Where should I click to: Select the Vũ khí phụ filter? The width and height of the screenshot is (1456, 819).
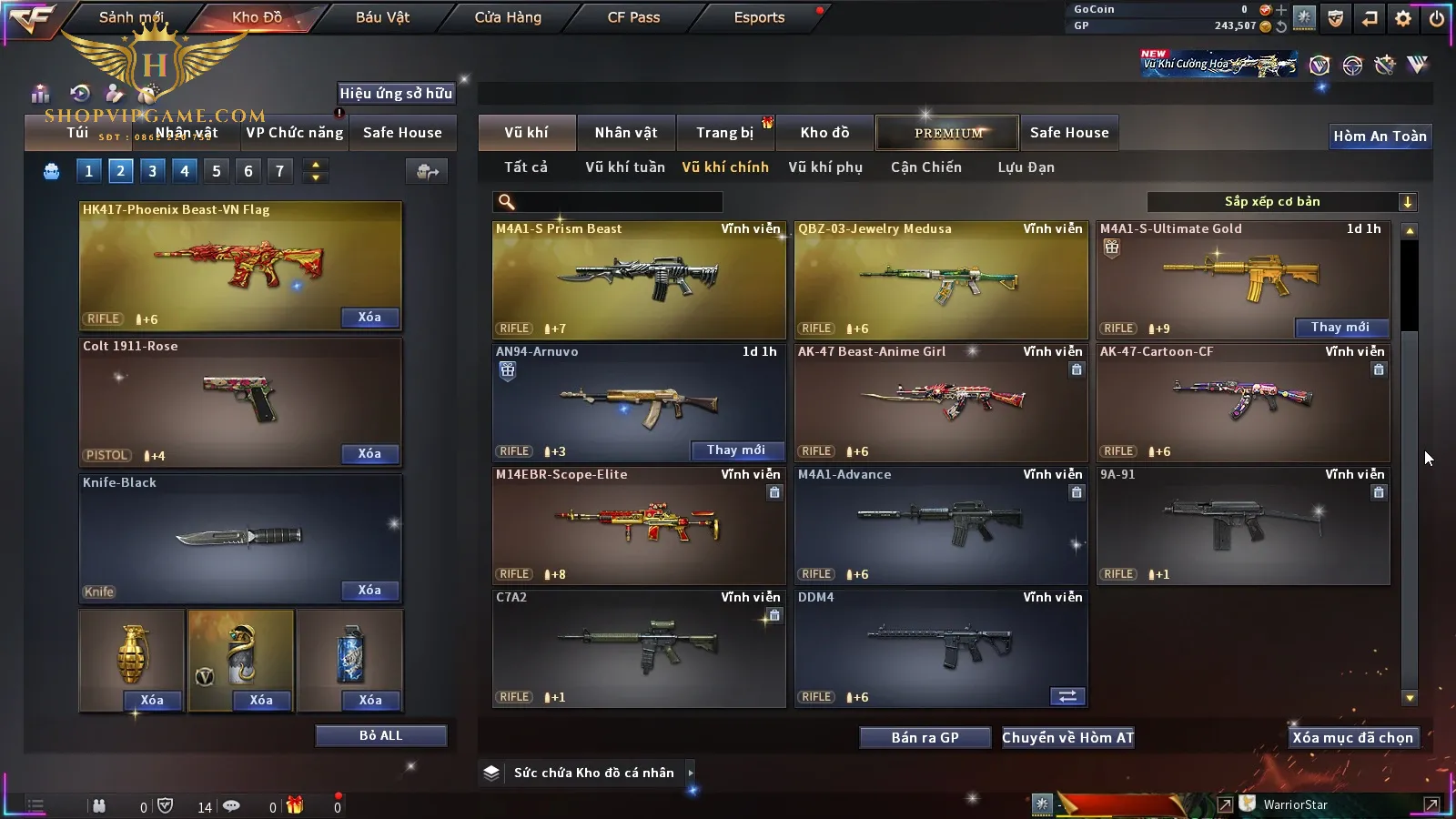coord(825,167)
